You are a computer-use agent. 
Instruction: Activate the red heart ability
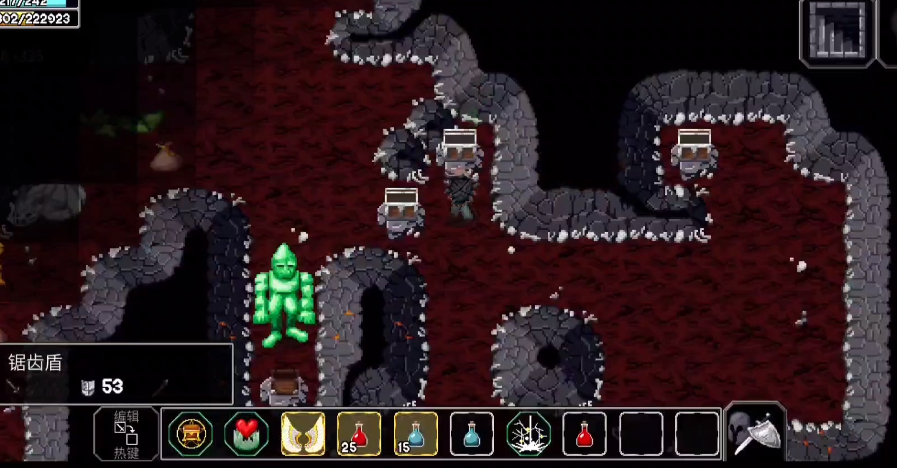coord(246,433)
